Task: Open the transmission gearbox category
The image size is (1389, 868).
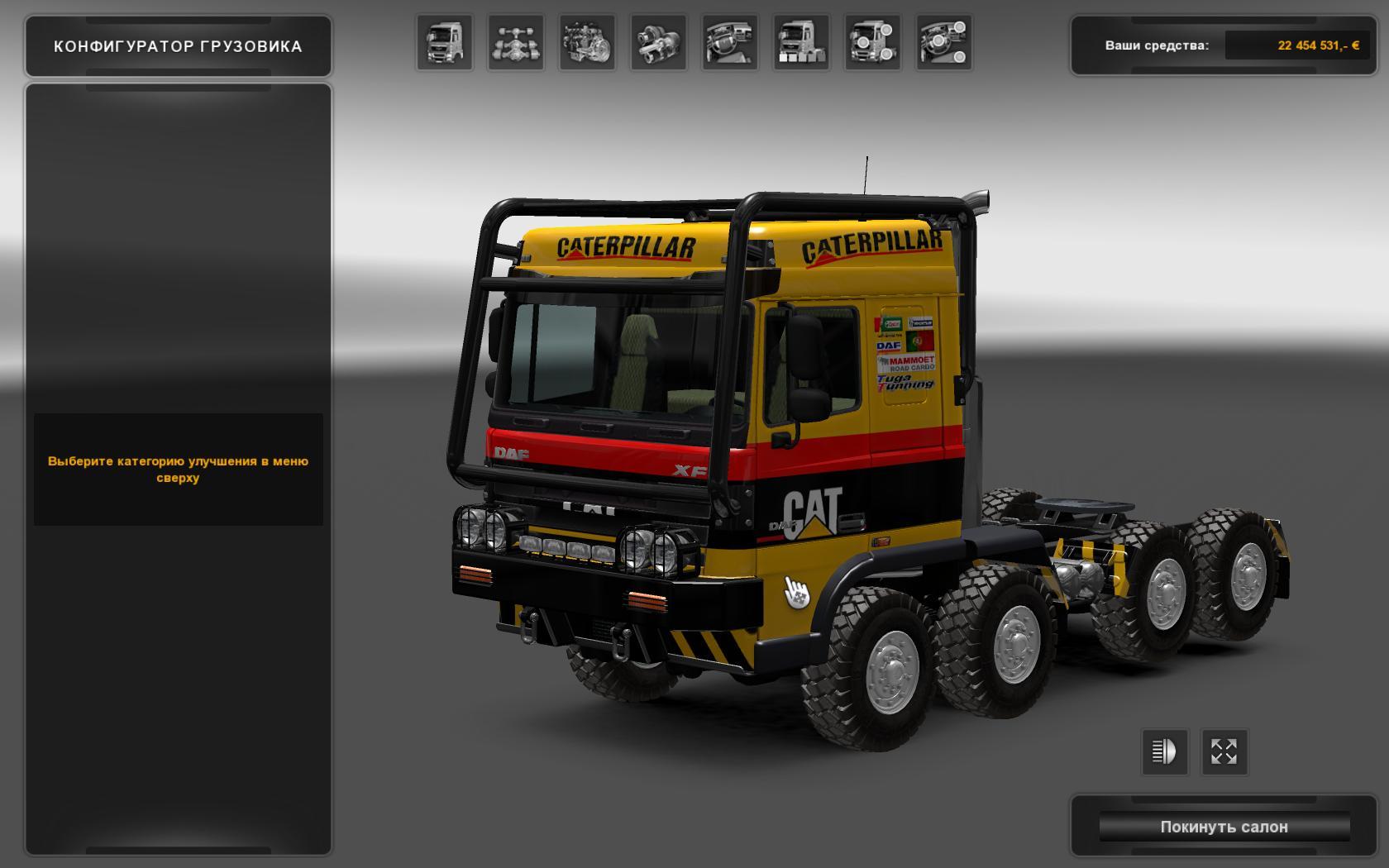Action: (658, 43)
